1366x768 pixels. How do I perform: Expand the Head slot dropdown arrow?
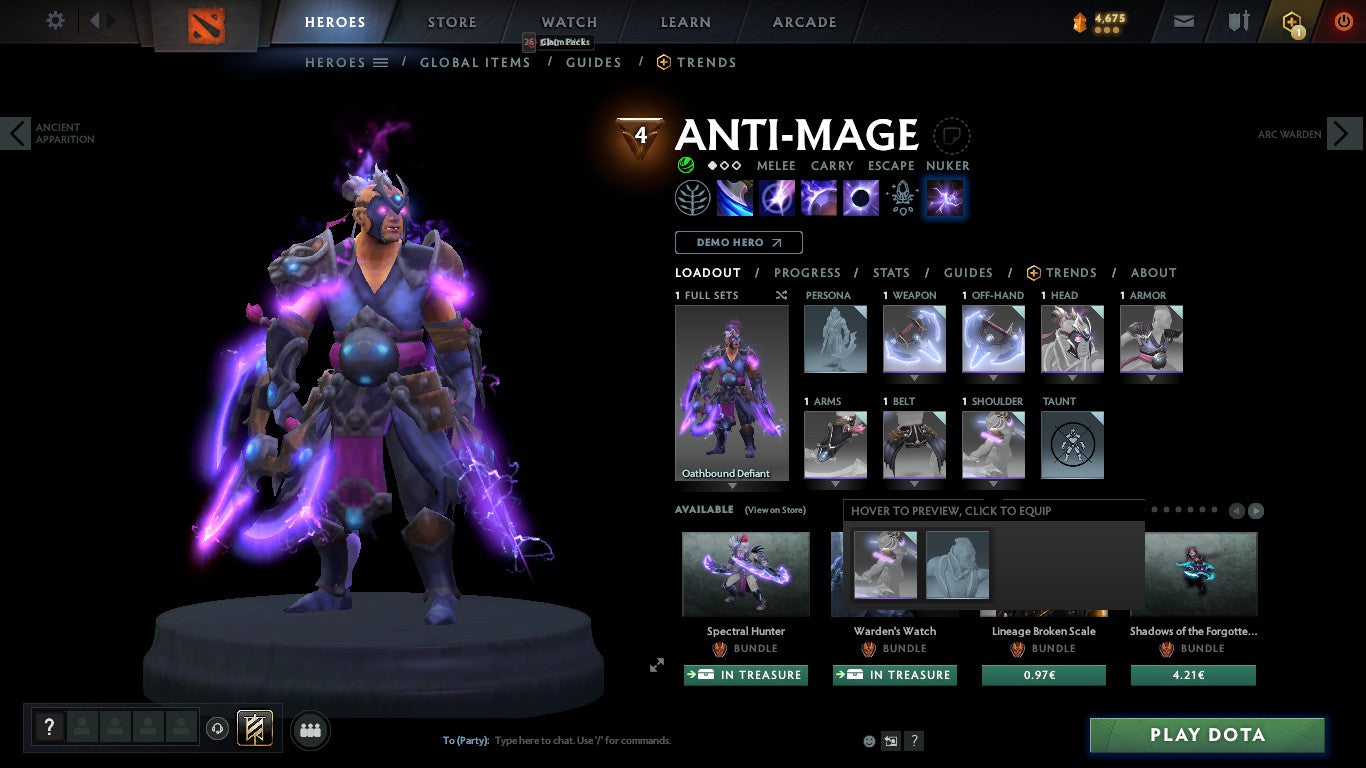pyautogui.click(x=1071, y=380)
